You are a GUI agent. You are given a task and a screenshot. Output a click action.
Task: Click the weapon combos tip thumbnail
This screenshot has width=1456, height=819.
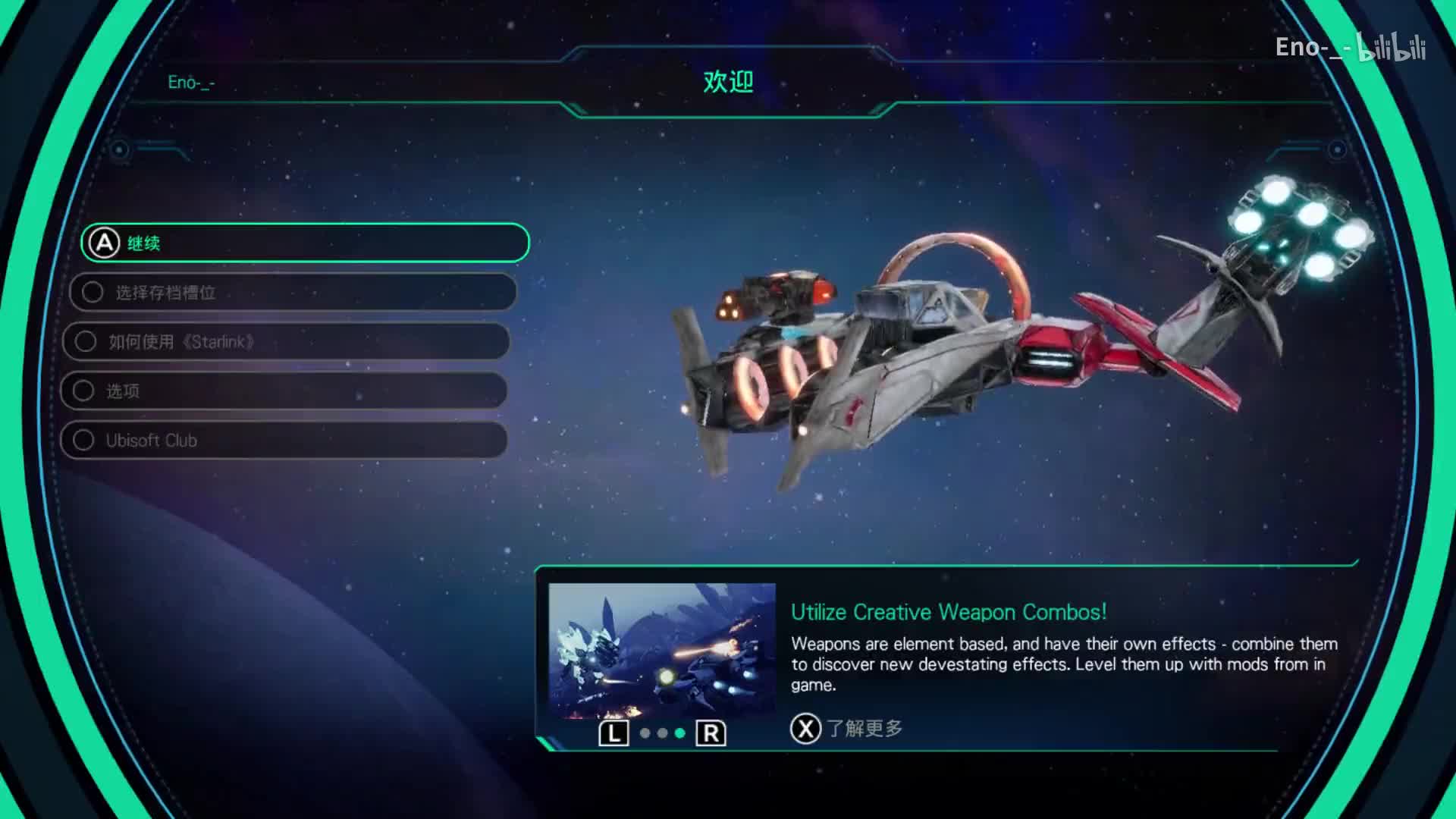pos(661,650)
